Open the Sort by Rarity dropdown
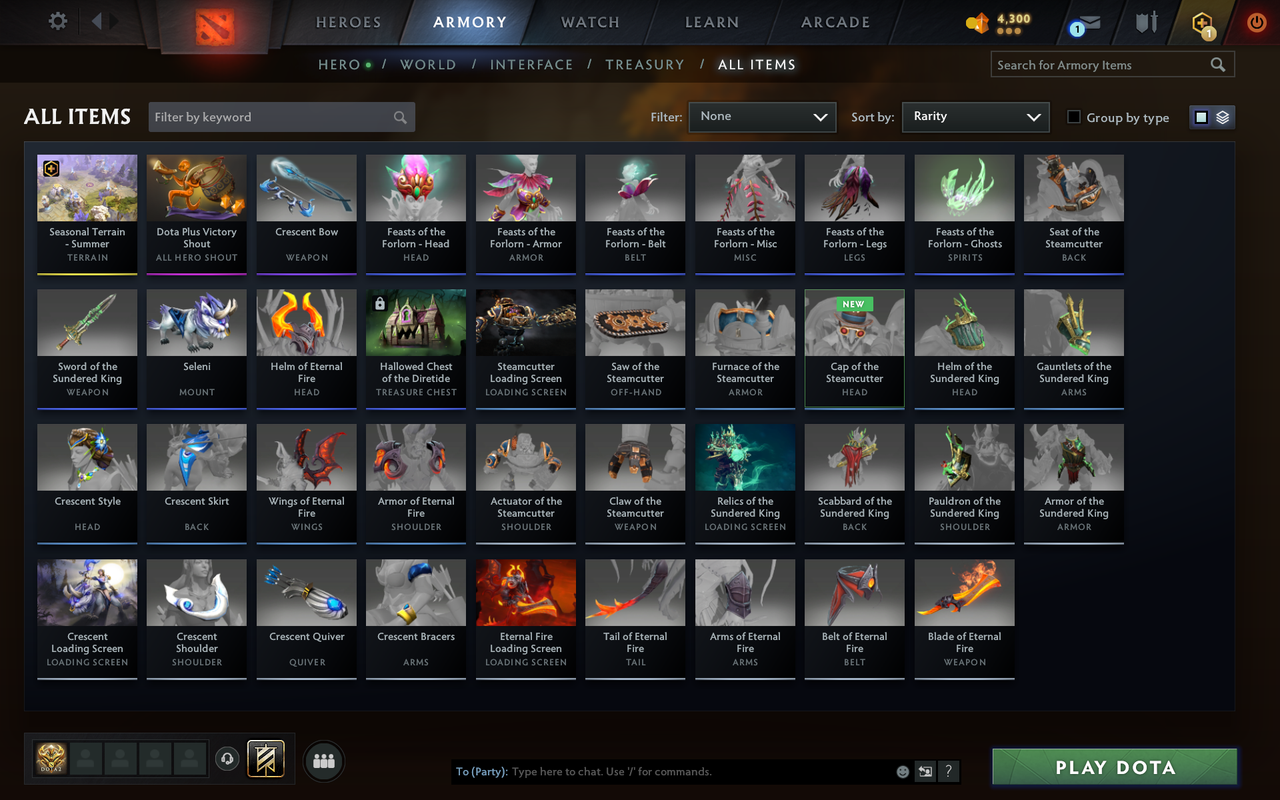 (975, 117)
